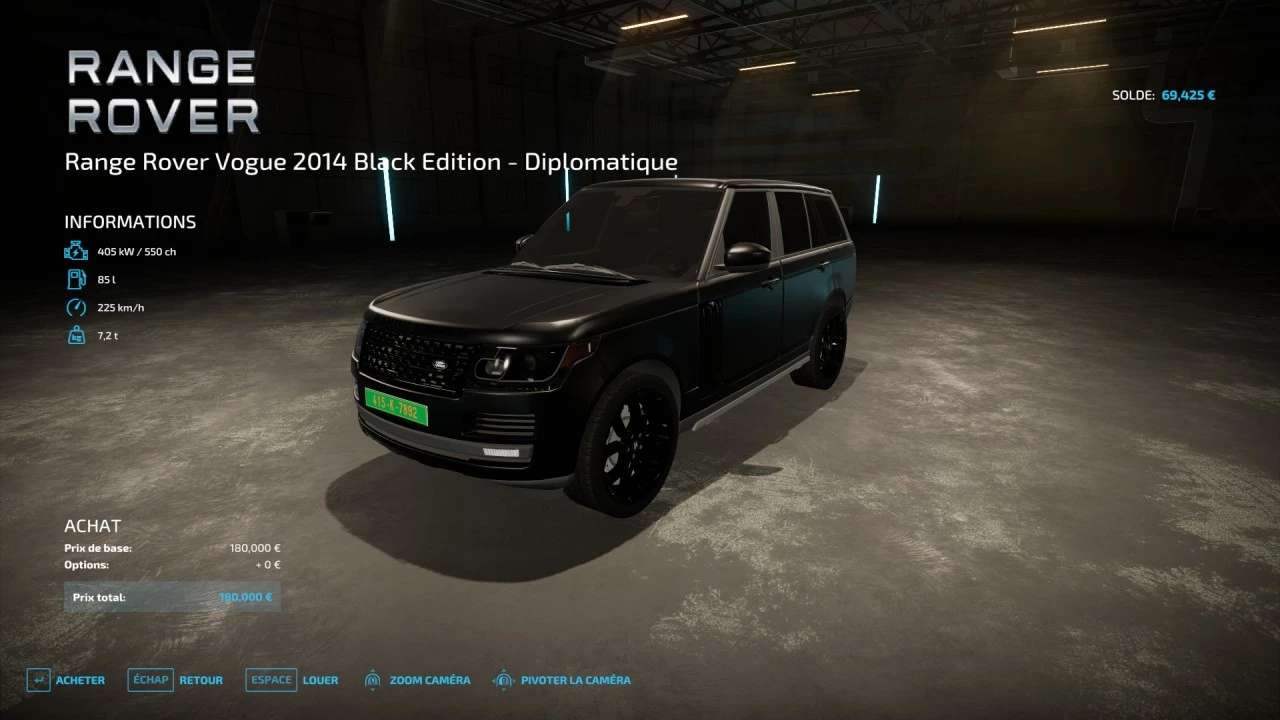The image size is (1280, 720).
Task: Click the speedometer icon showing 225 km/h
Action: pyautogui.click(x=76, y=307)
